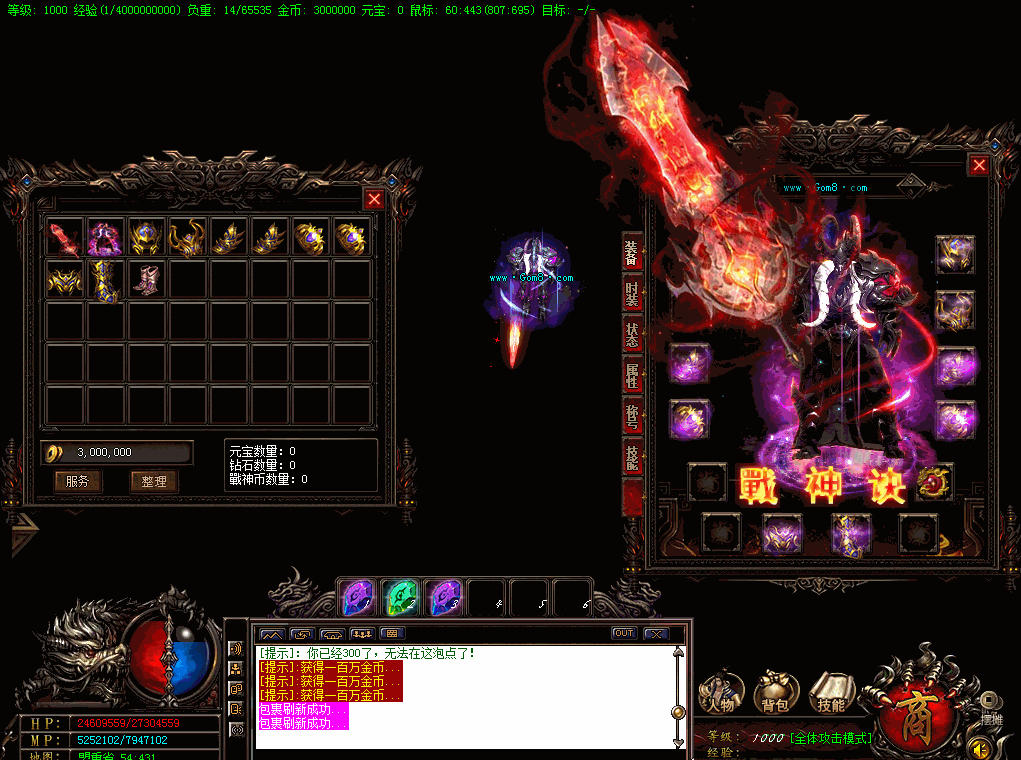
Task: Sort the bag with the 整理 button
Action: [x=154, y=481]
